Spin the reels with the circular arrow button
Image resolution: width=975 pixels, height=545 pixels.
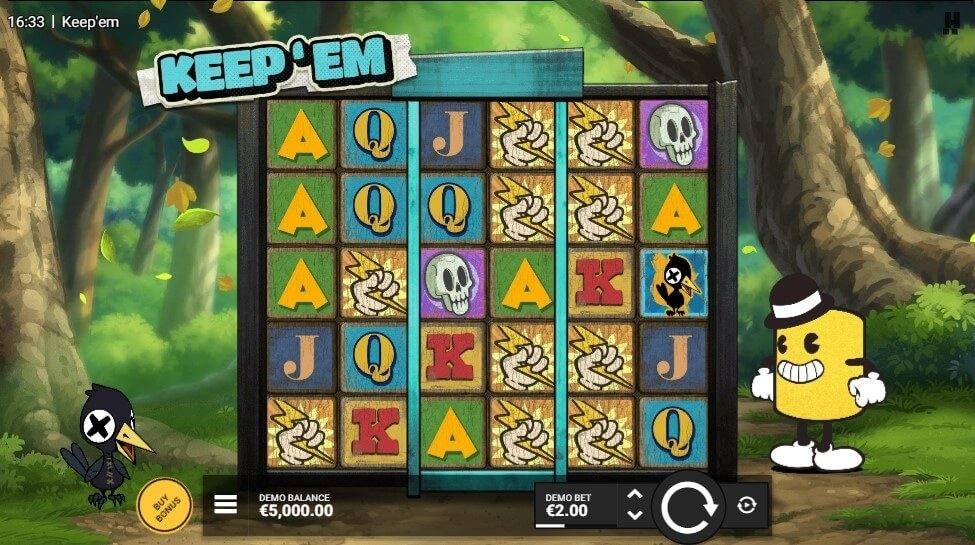pyautogui.click(x=688, y=507)
